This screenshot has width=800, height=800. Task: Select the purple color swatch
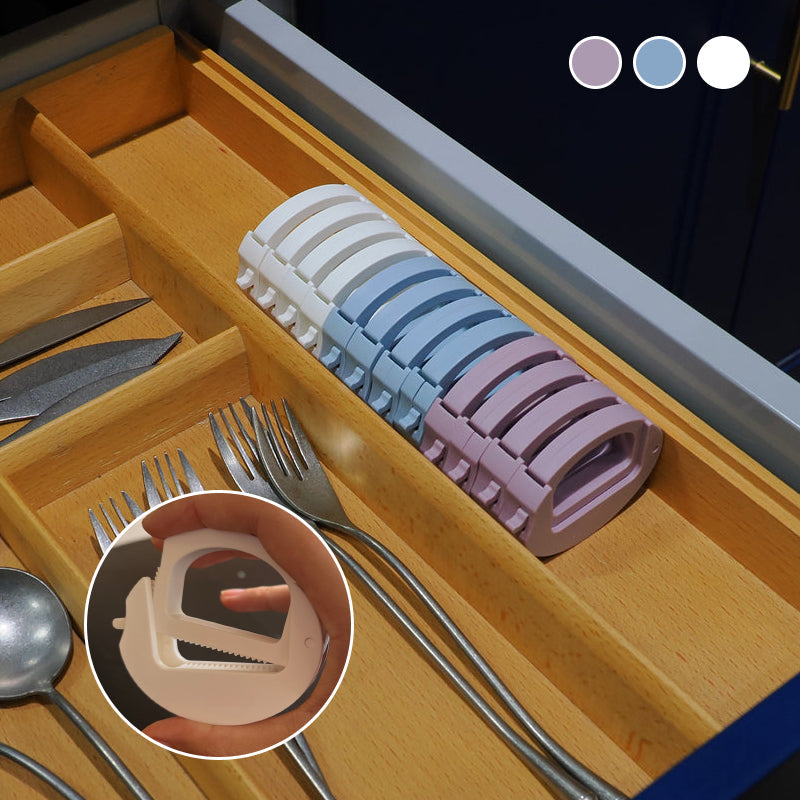595,62
